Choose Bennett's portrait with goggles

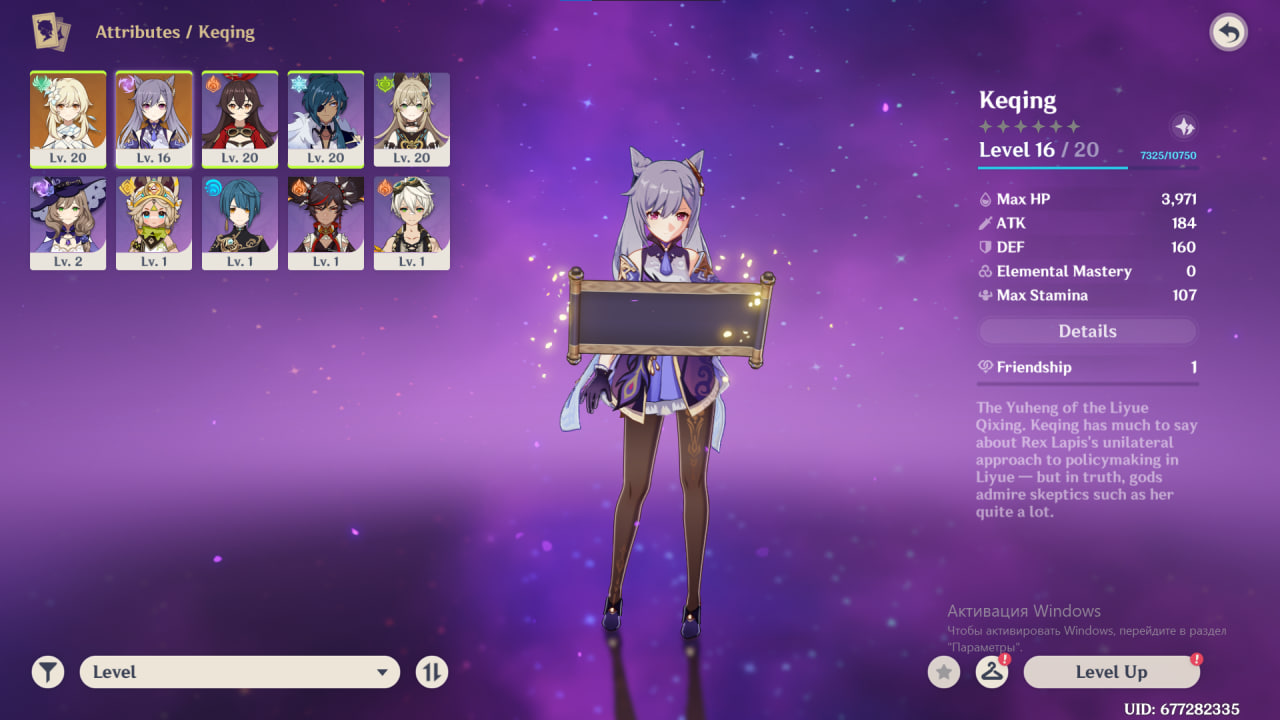[412, 223]
